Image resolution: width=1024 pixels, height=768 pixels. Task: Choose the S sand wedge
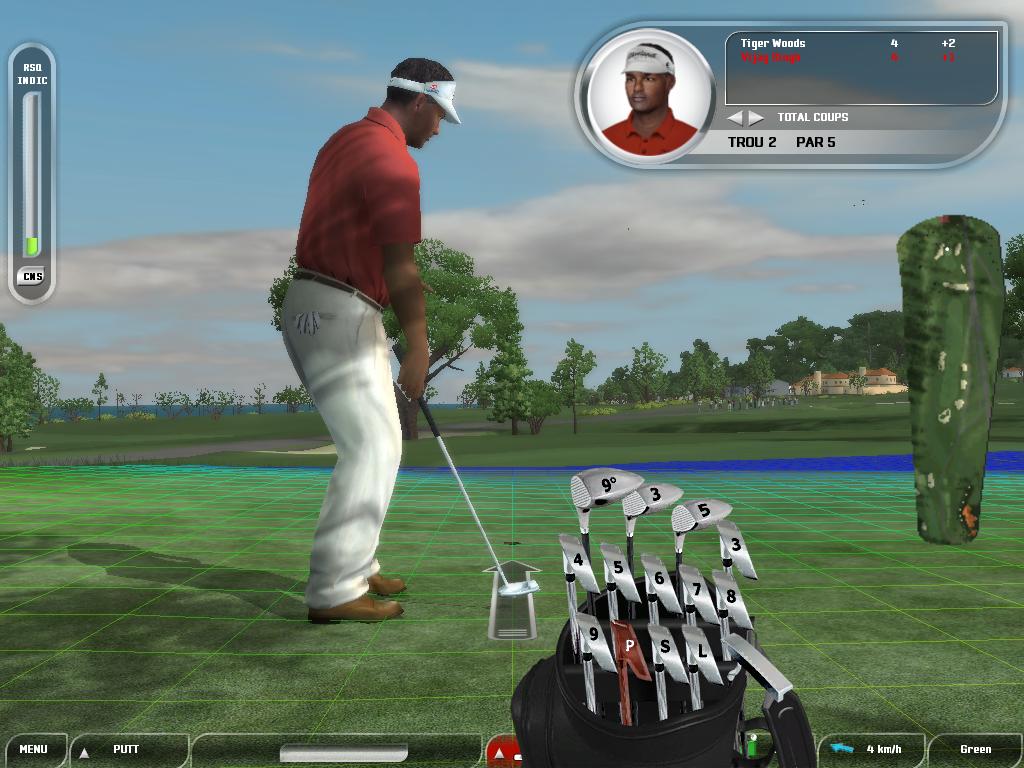pos(665,648)
